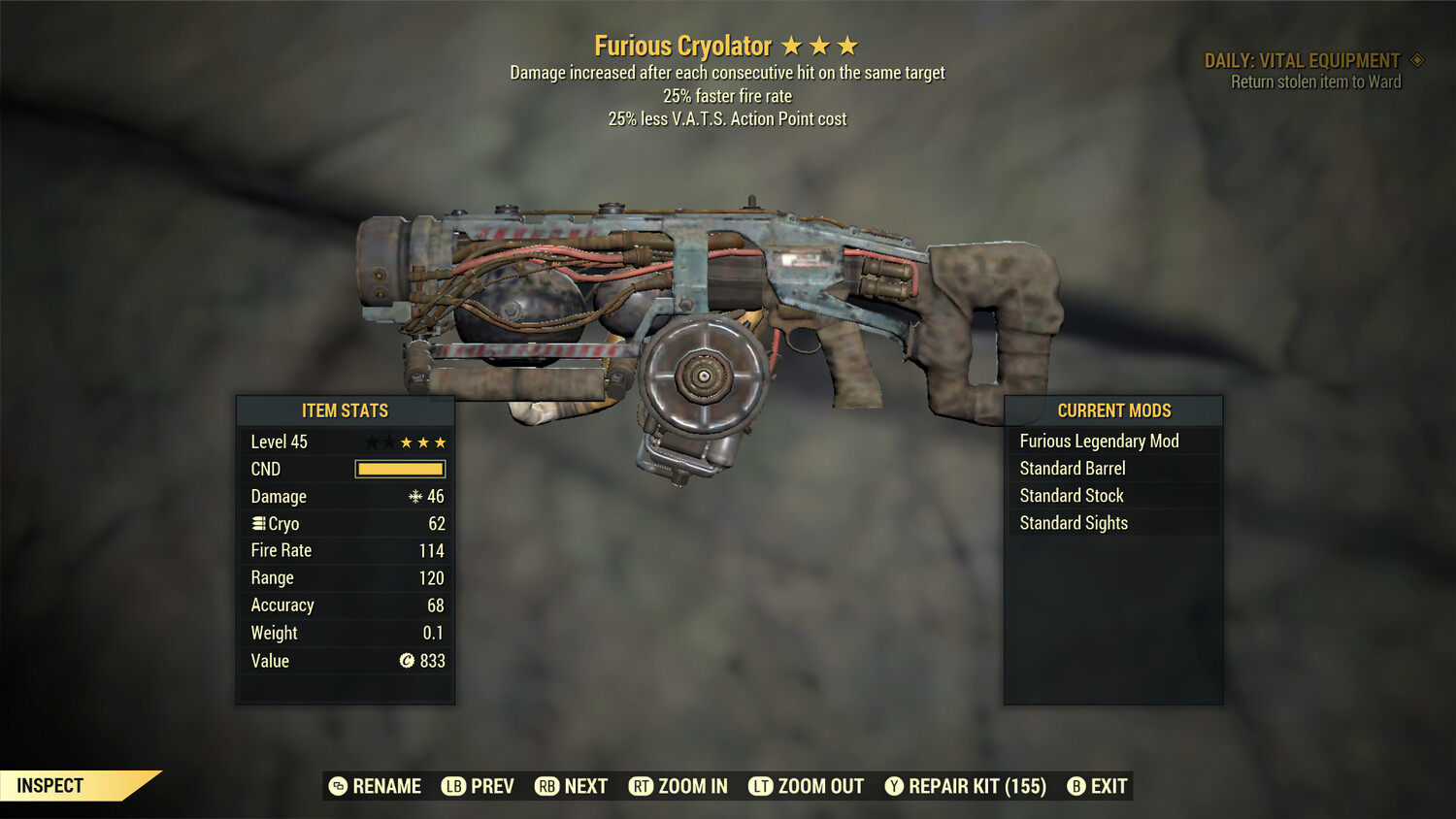Select Standard Barrel in Current Mods
Screen dimensions: 1456x819
pyautogui.click(x=1072, y=468)
